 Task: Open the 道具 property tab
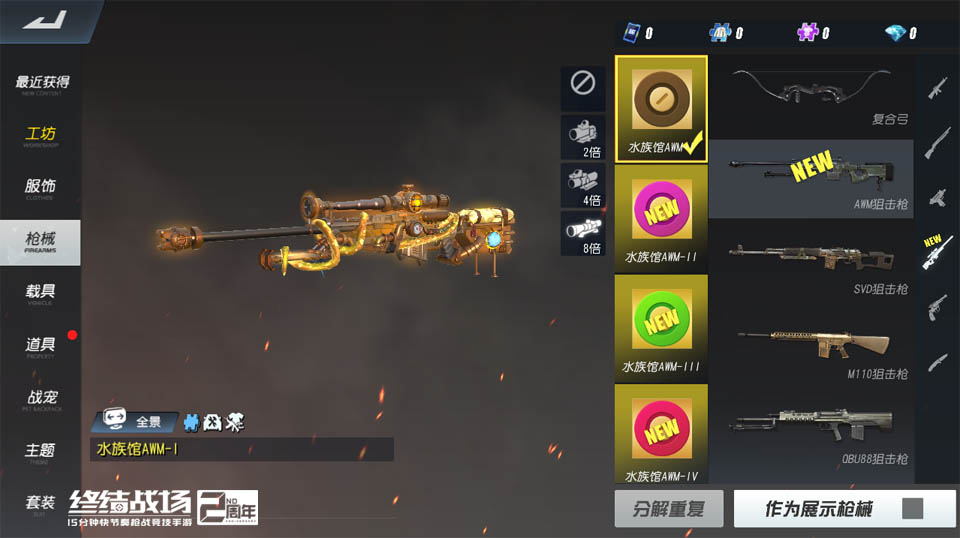tap(41, 345)
